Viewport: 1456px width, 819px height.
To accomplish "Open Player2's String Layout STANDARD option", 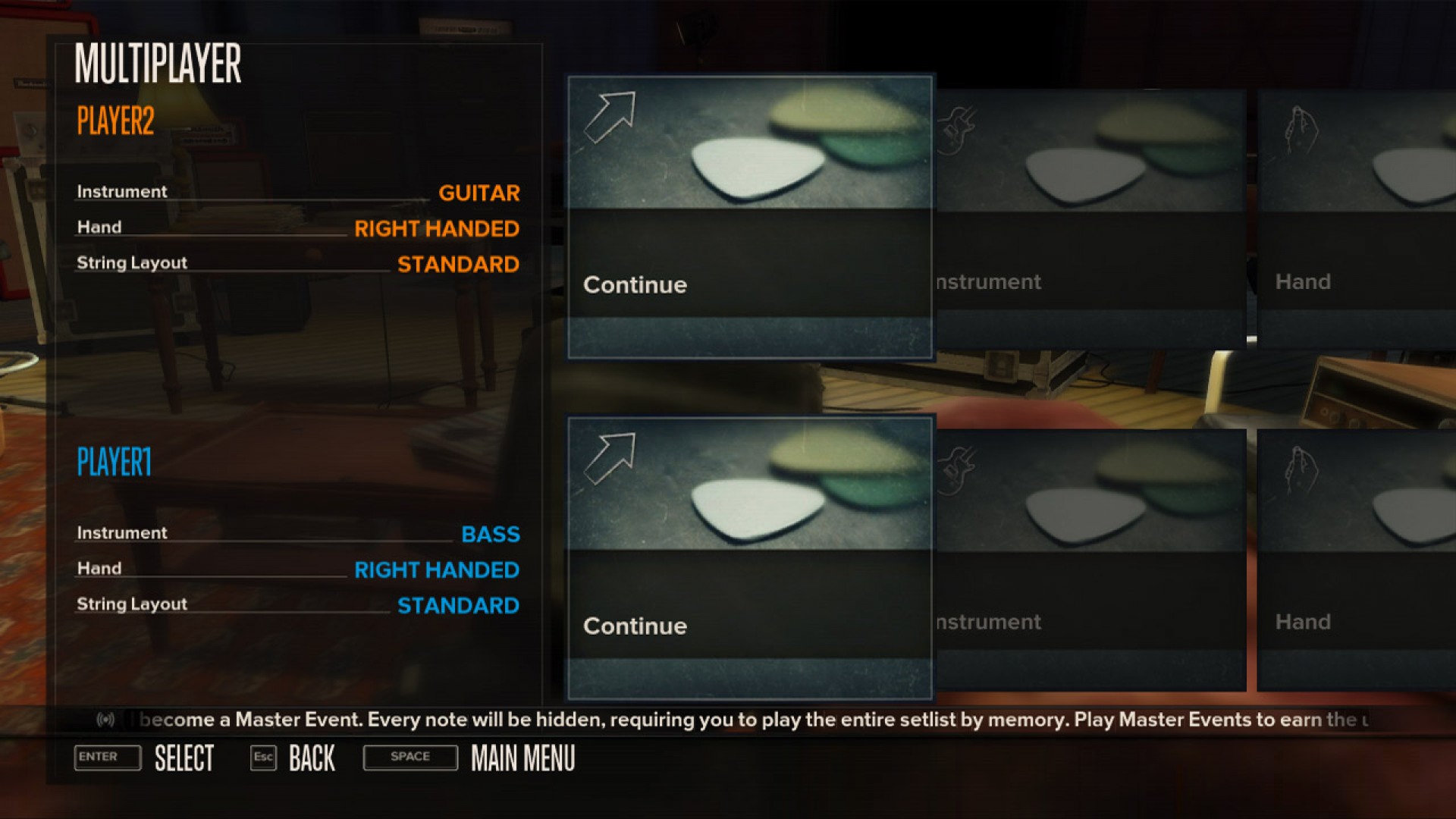I will (x=458, y=264).
